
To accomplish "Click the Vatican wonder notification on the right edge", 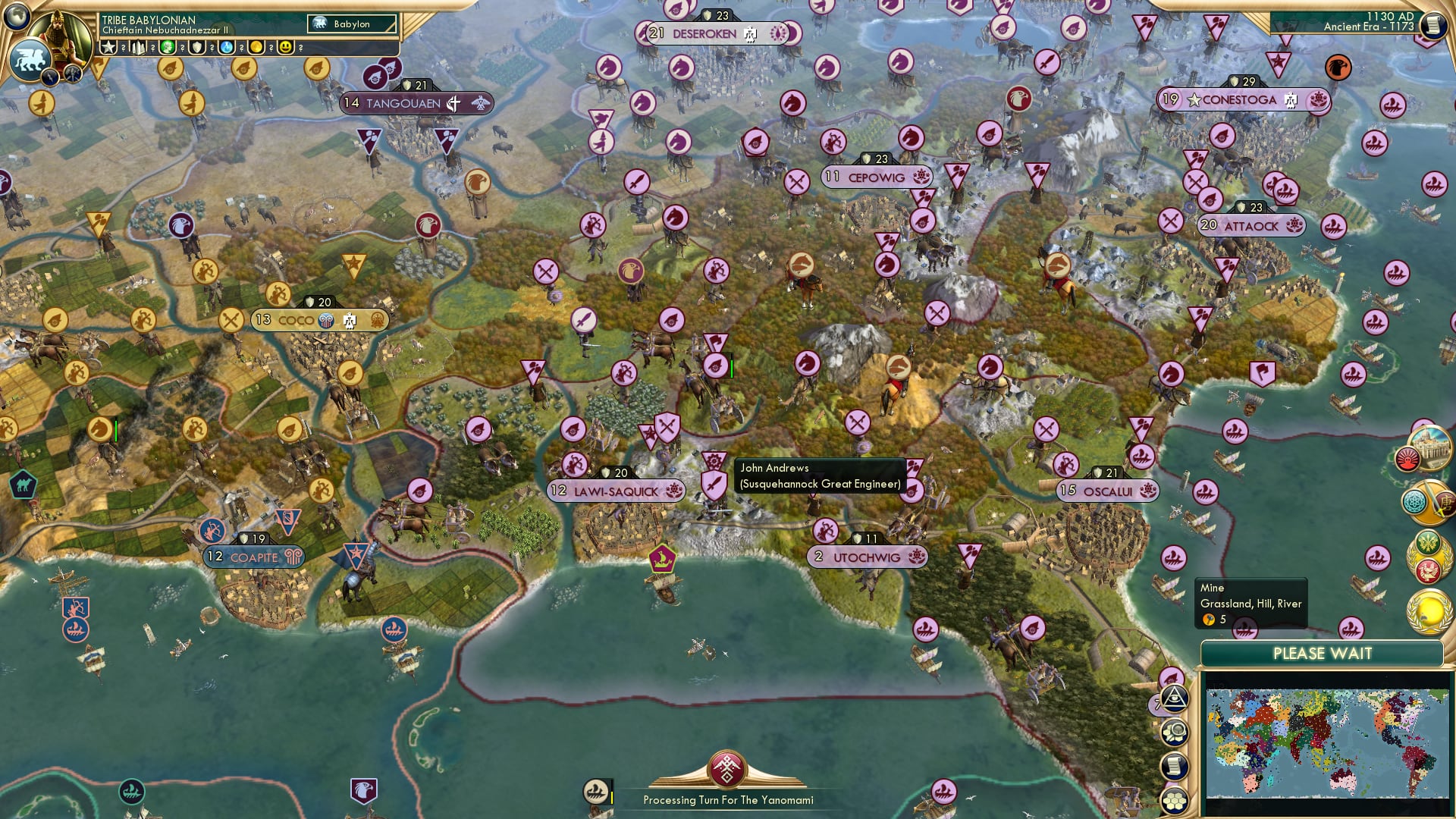I will tap(1431, 447).
